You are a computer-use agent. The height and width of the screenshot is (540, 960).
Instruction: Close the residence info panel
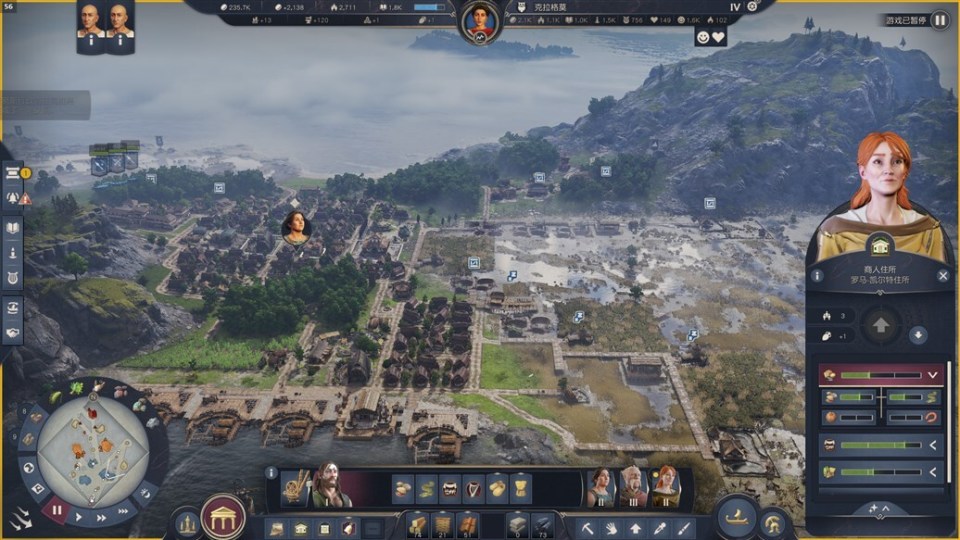[x=943, y=275]
